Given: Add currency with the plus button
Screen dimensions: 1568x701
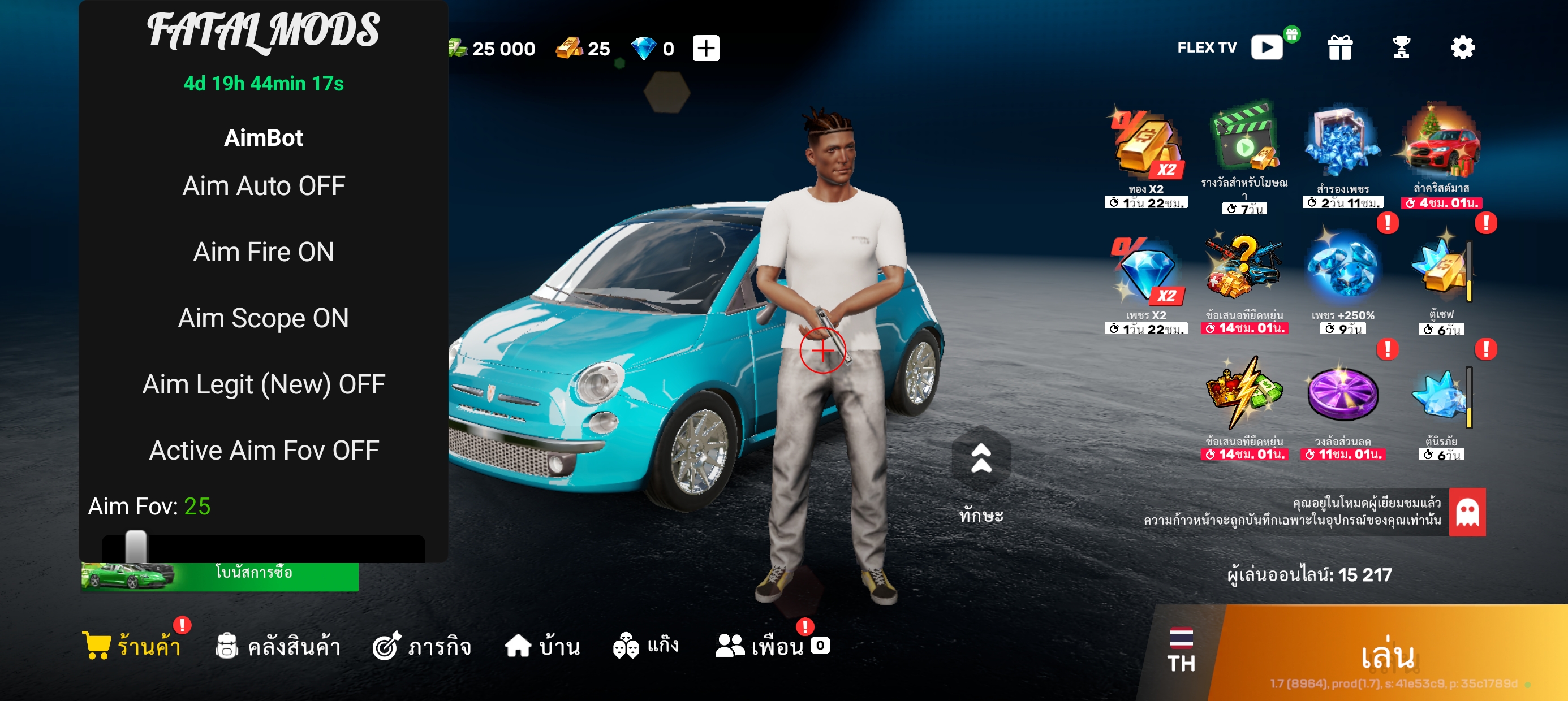Looking at the screenshot, I should tap(706, 48).
